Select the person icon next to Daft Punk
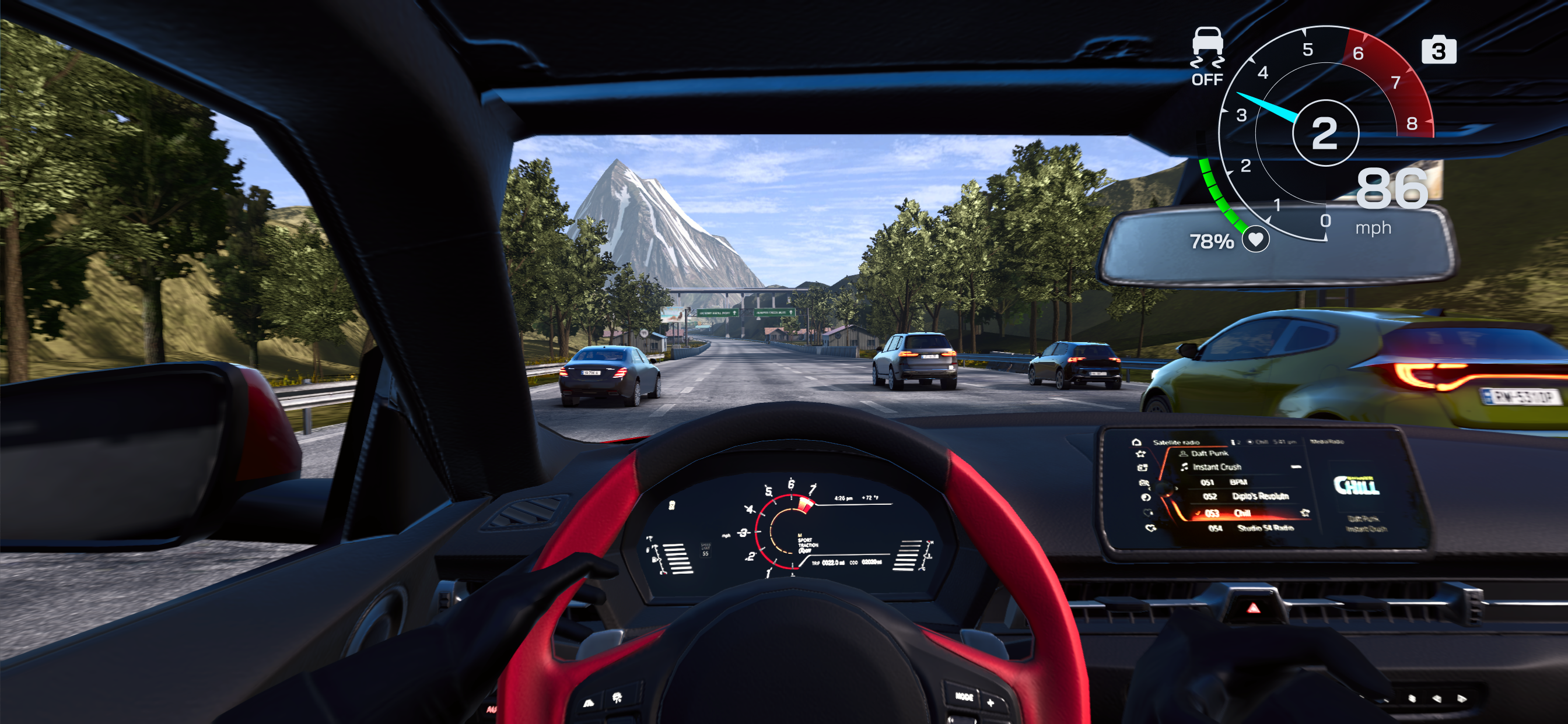 point(1184,454)
